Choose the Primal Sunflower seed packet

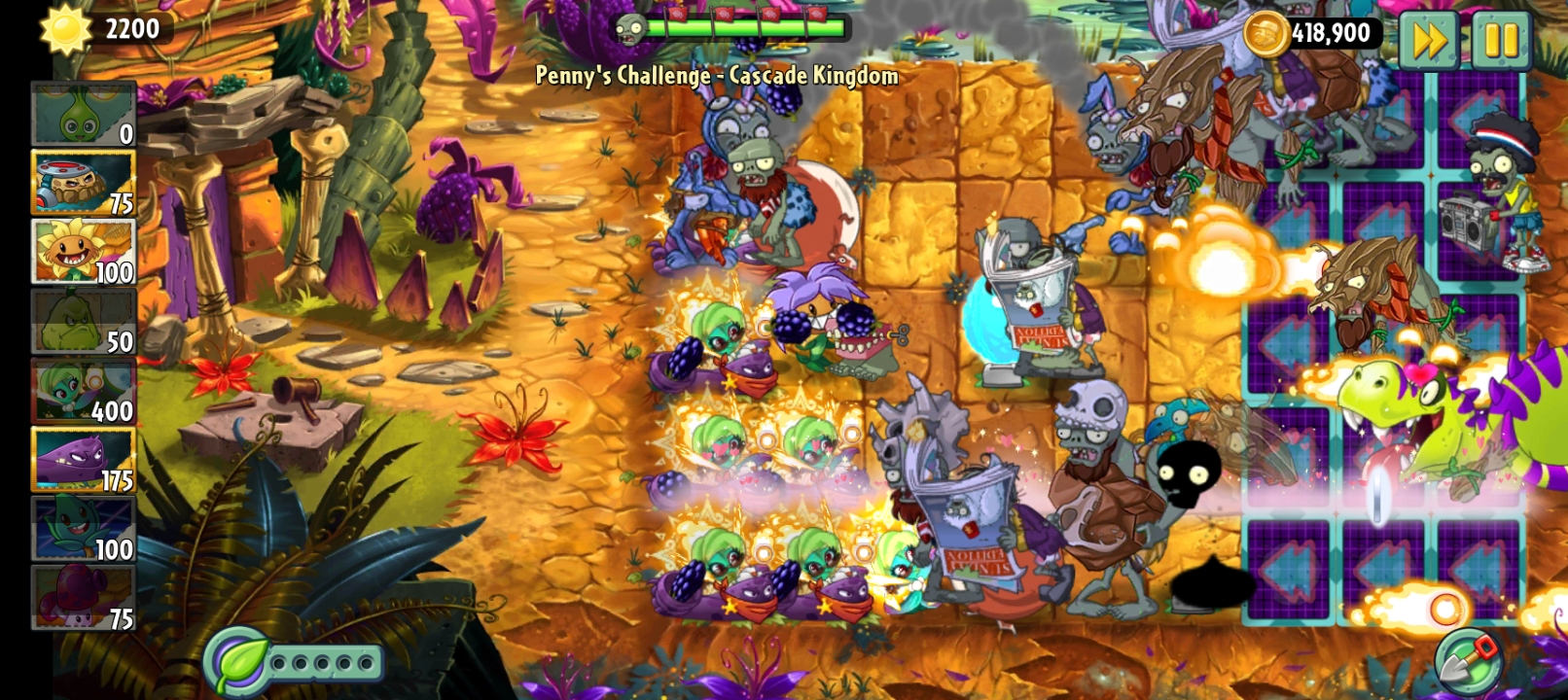tap(83, 252)
